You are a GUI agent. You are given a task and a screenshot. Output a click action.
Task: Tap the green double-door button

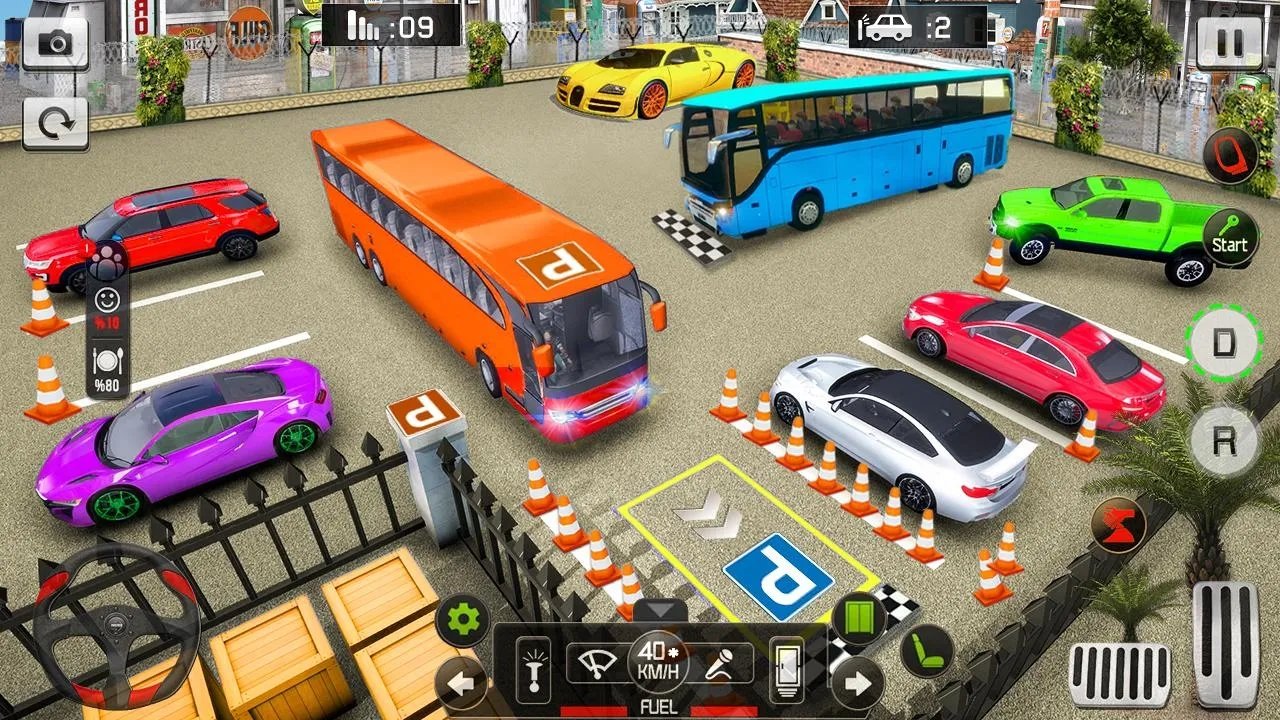859,620
